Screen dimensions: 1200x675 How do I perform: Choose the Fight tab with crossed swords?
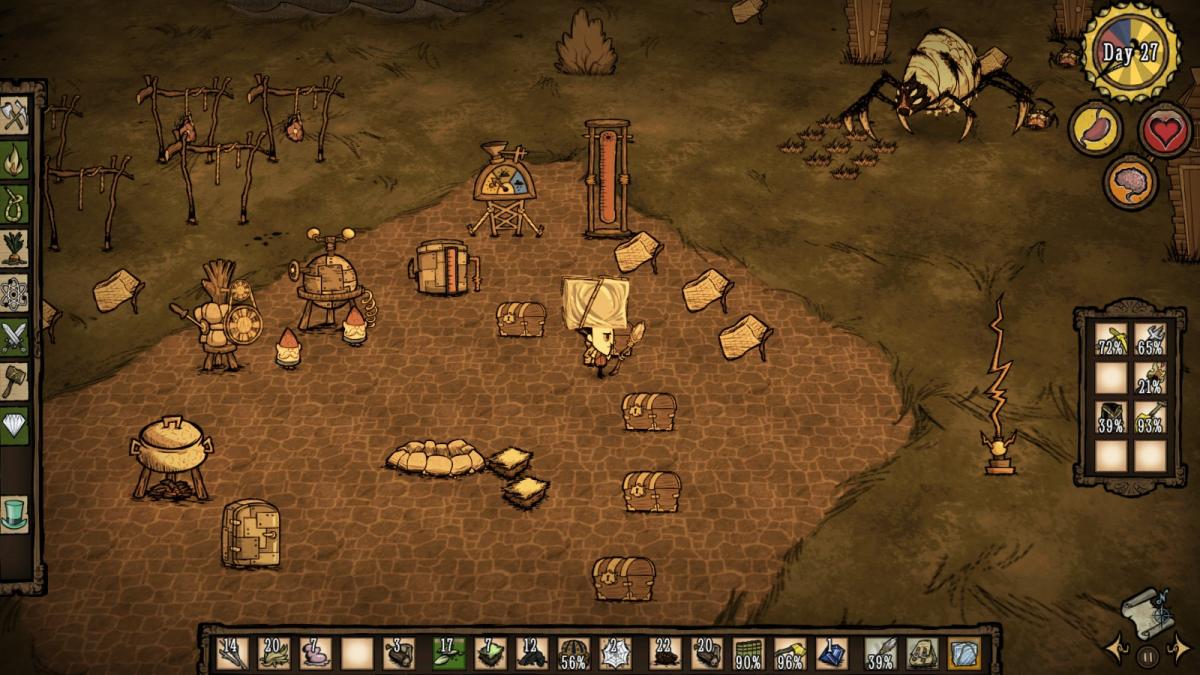click(x=14, y=336)
